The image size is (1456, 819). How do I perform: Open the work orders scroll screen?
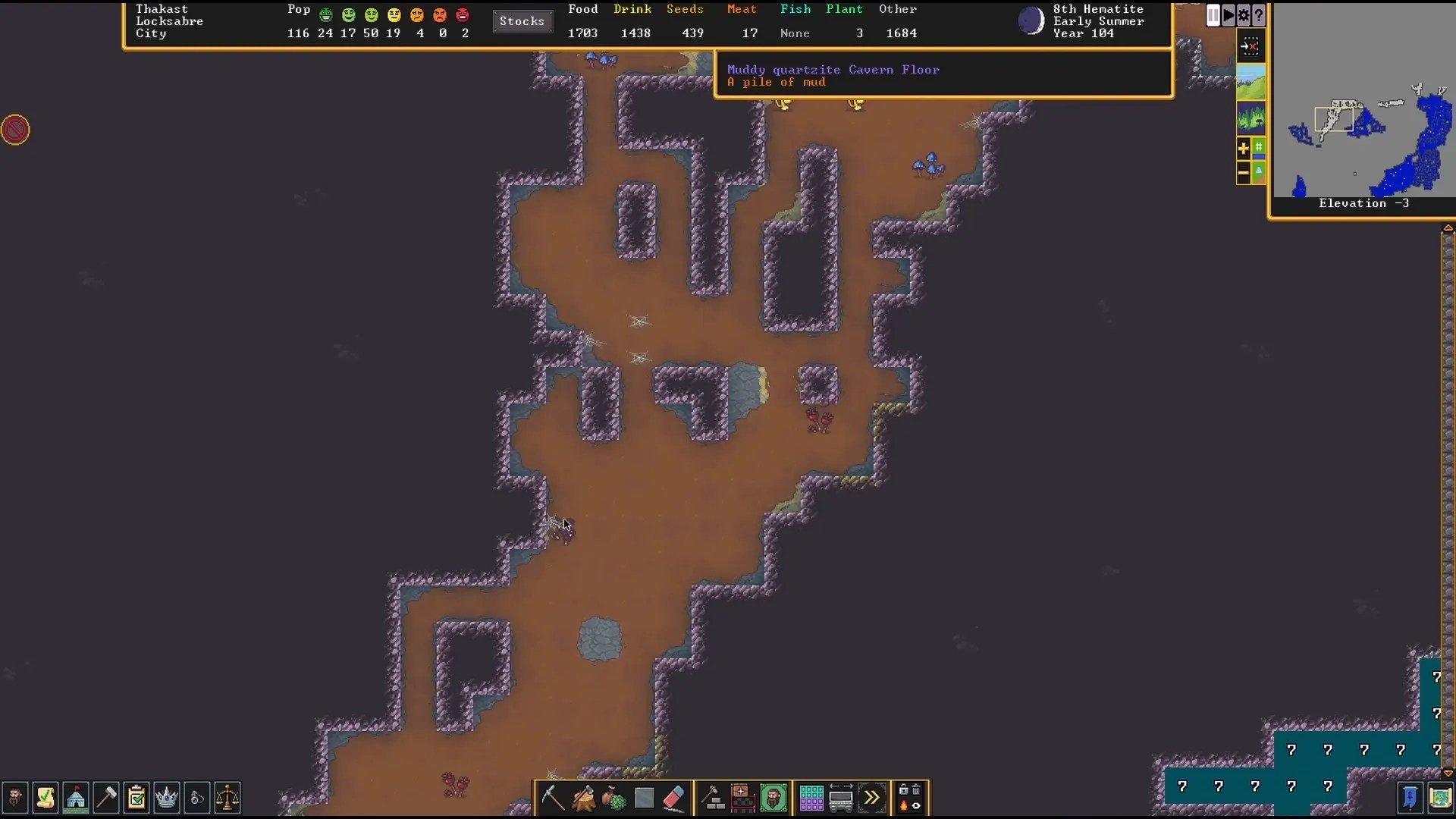(44, 797)
